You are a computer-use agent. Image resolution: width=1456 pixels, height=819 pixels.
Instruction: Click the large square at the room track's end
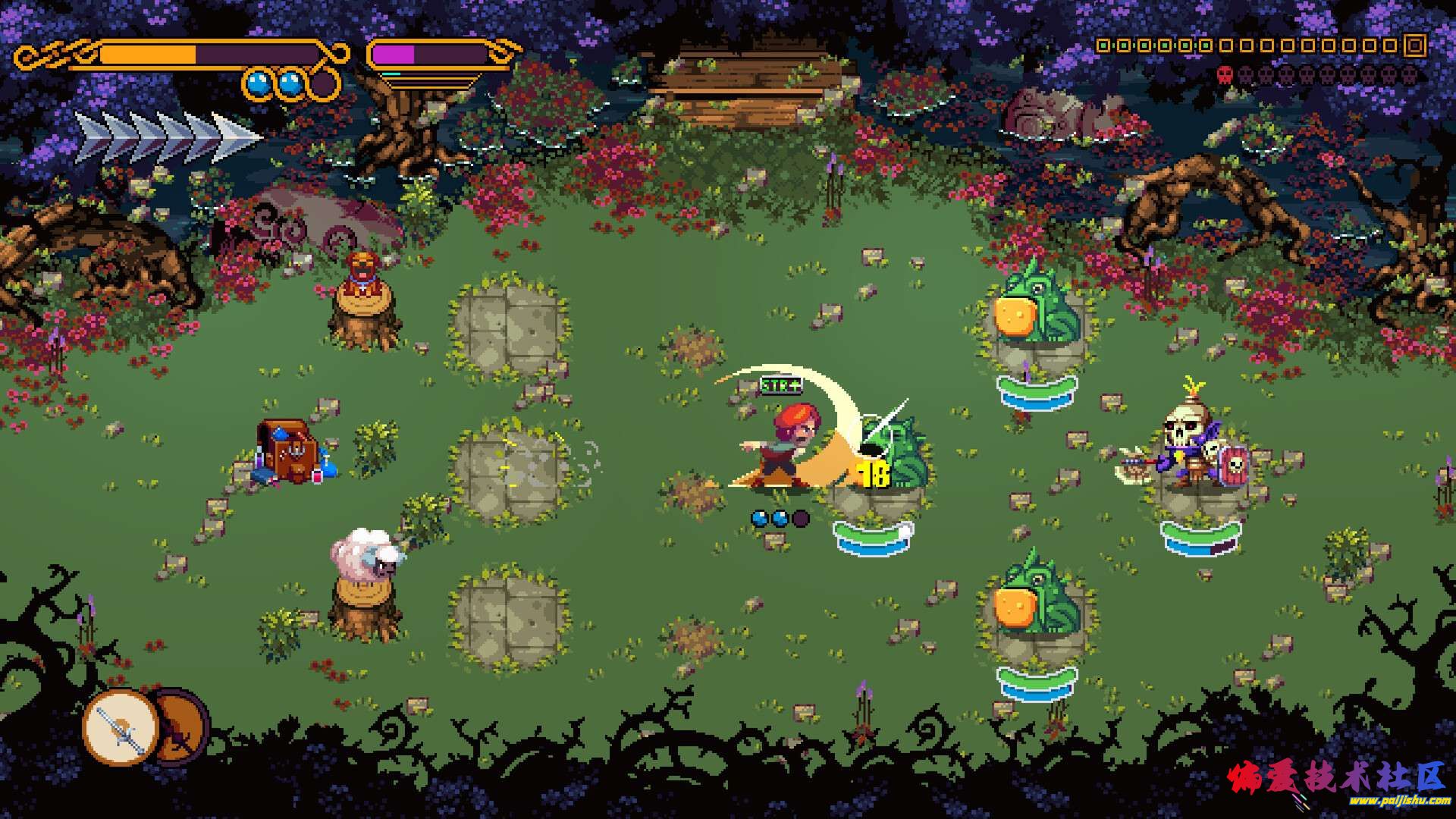(x=1414, y=45)
